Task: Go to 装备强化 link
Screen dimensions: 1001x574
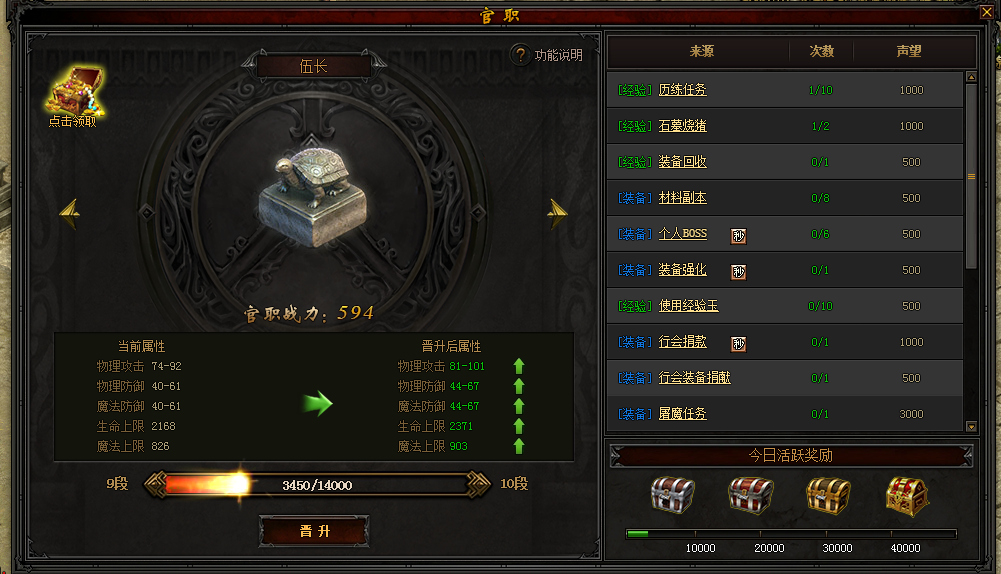Action: pyautogui.click(x=682, y=270)
